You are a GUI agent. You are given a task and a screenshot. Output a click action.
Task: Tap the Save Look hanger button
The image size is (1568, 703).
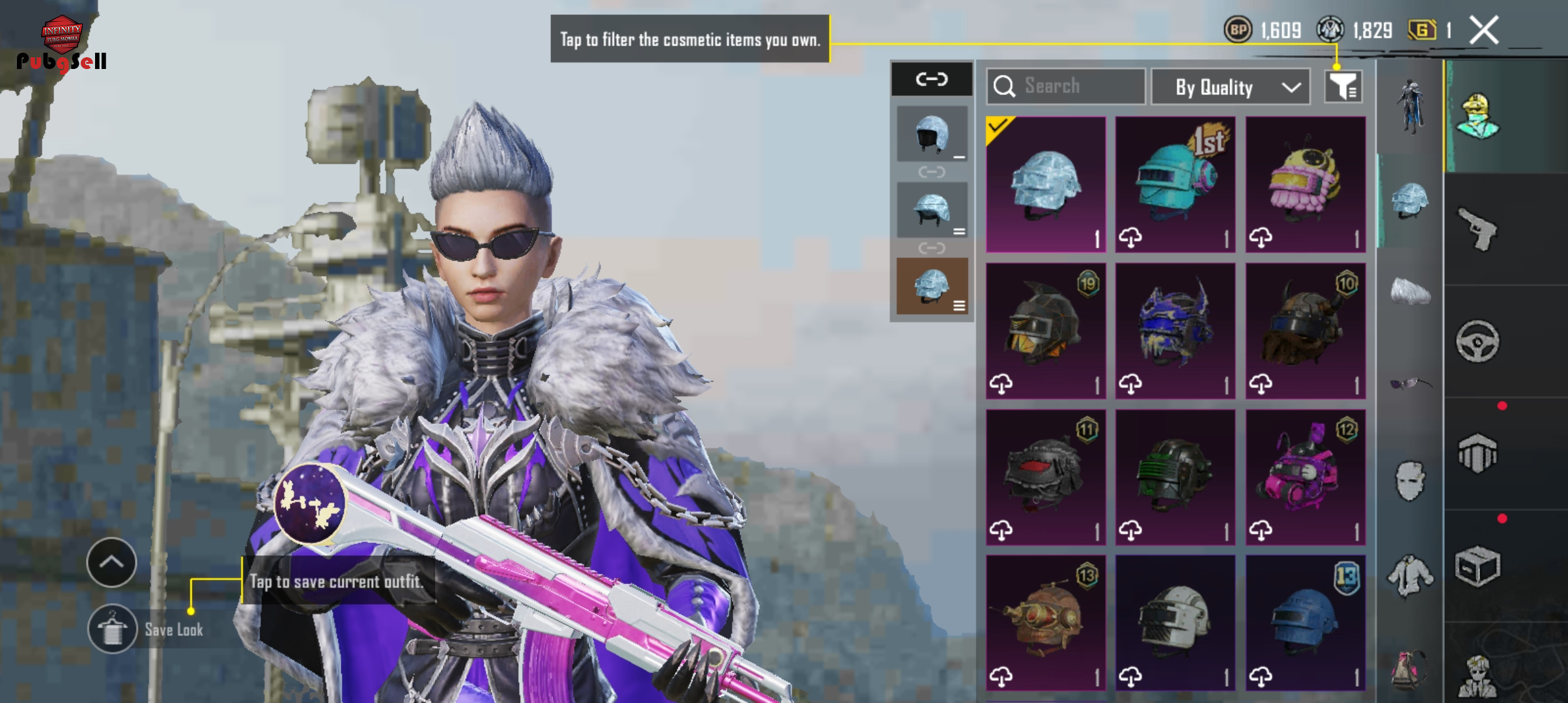(113, 629)
